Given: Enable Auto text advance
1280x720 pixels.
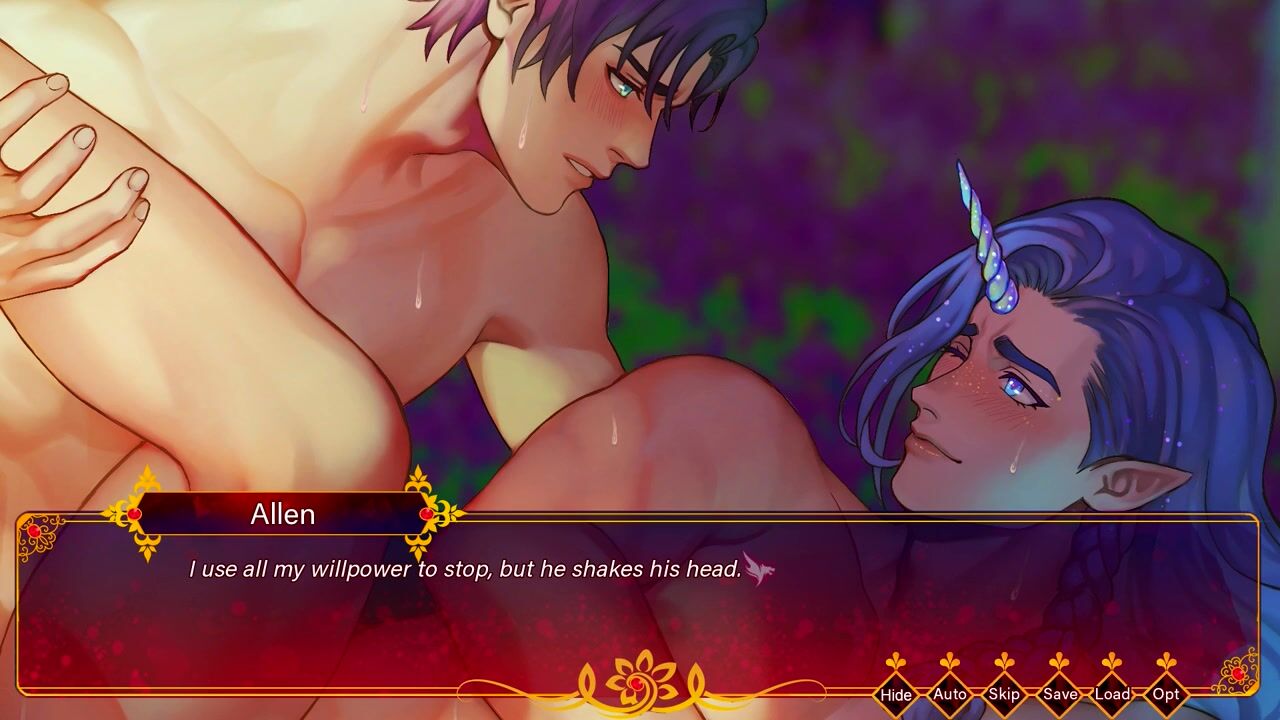Looking at the screenshot, I should [x=950, y=694].
